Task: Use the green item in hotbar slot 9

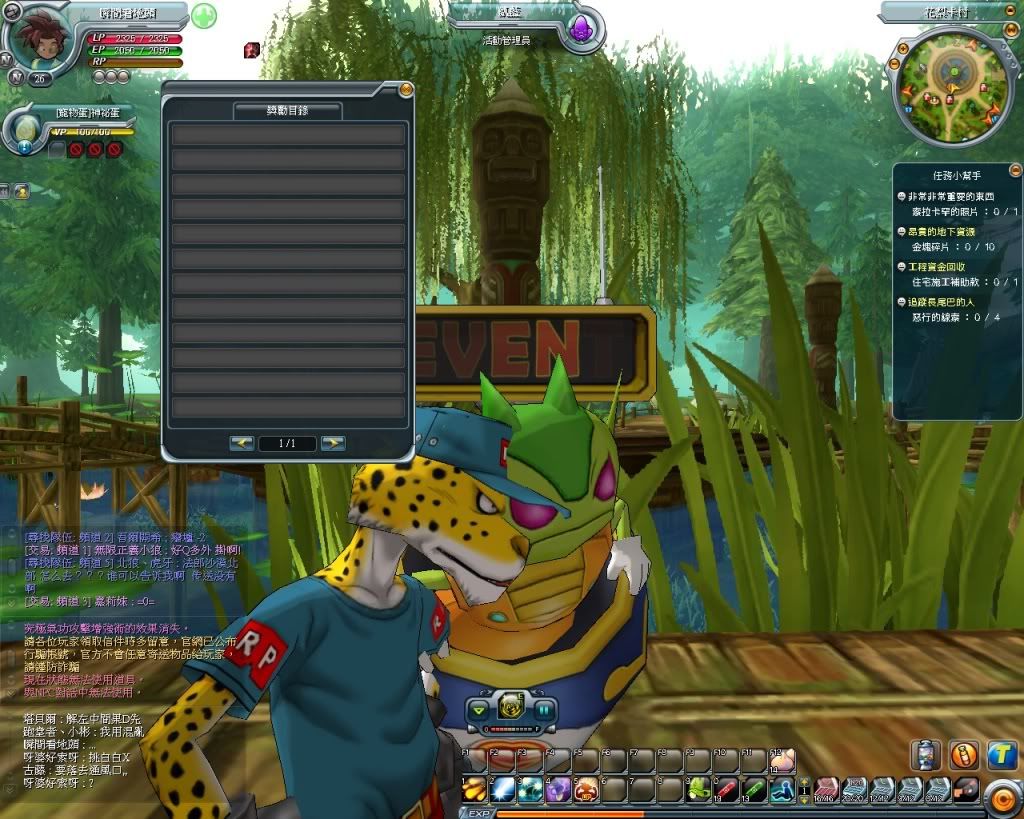Action: (x=699, y=789)
